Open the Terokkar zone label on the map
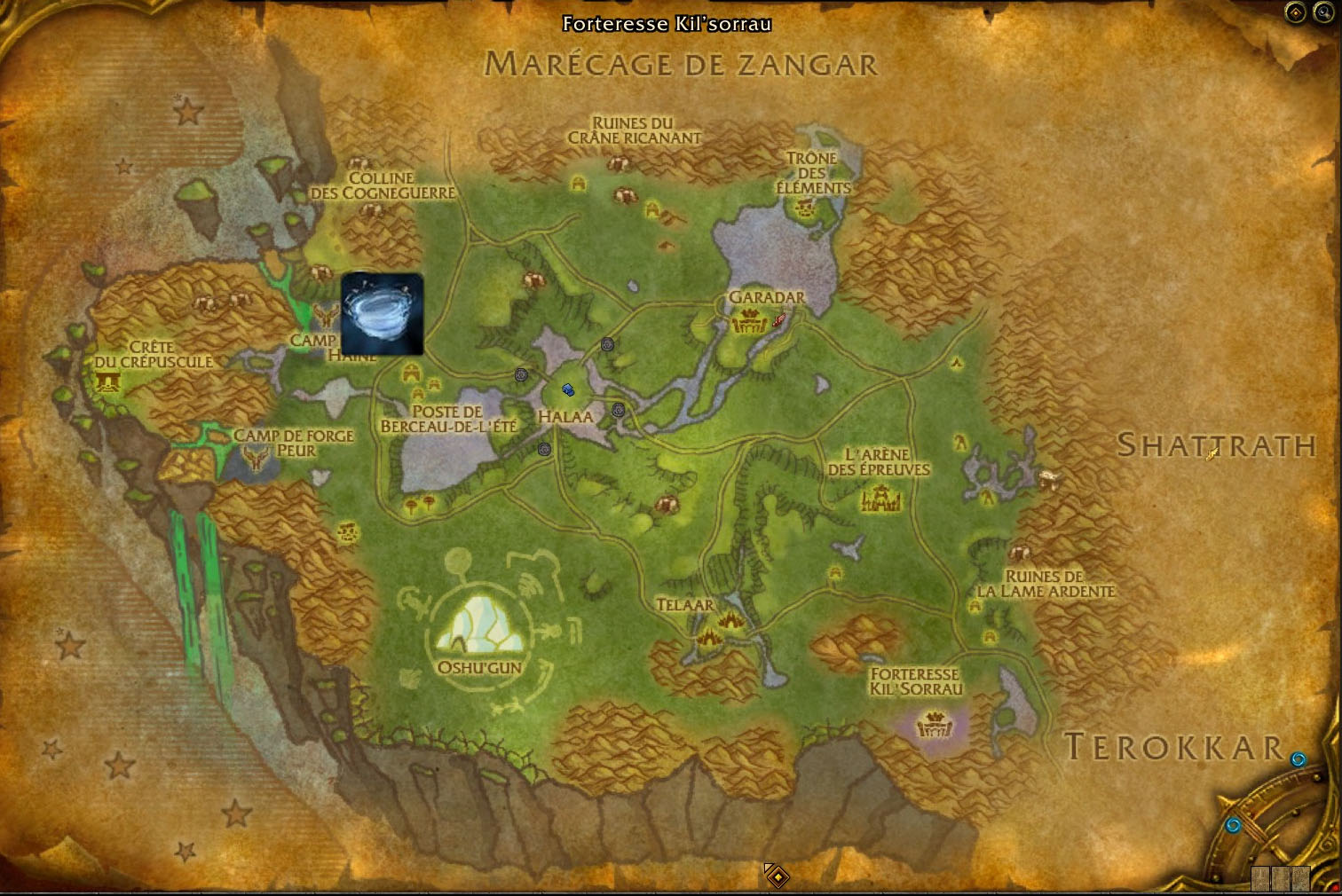The width and height of the screenshot is (1342, 896). [1173, 749]
